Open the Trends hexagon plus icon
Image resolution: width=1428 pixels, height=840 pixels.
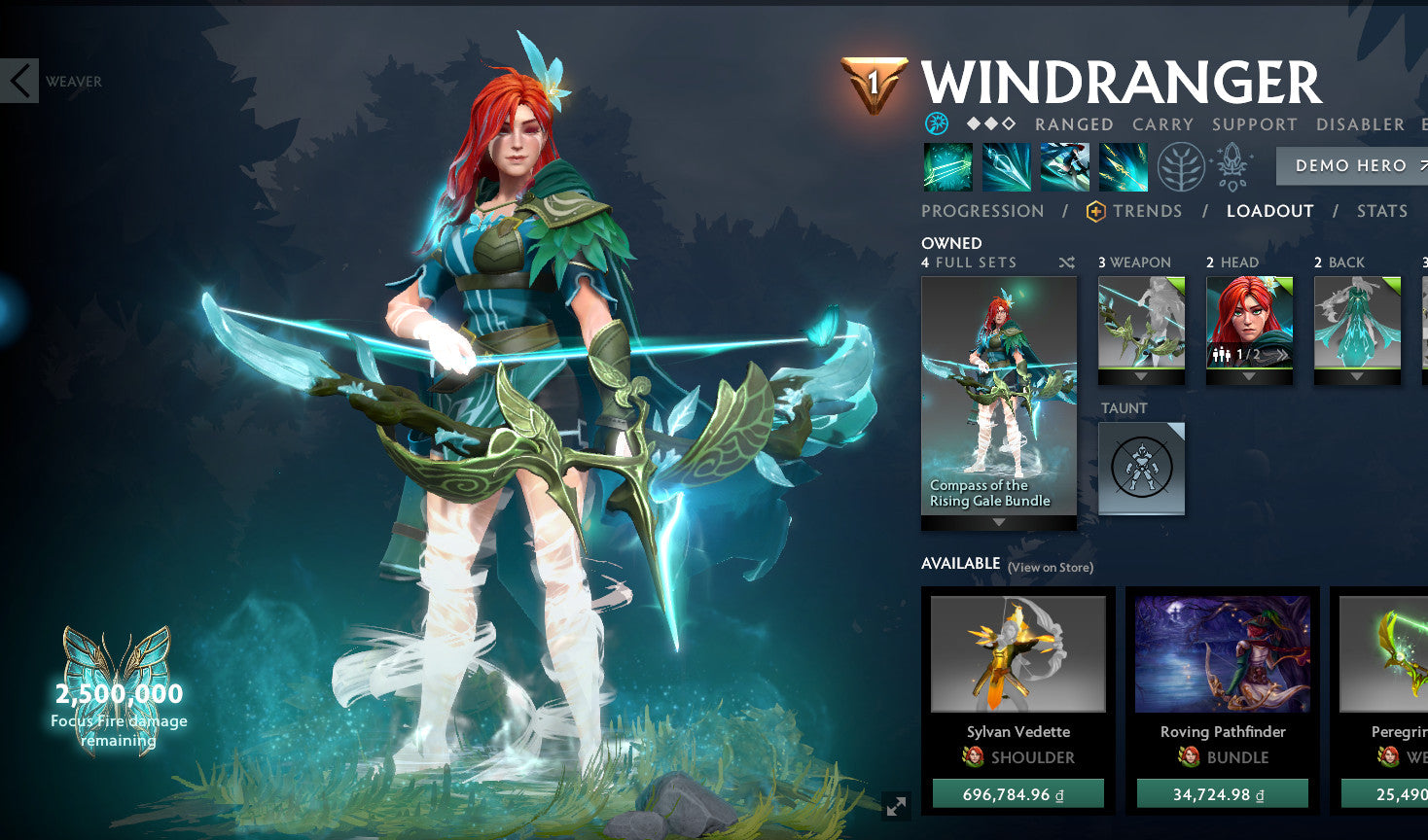[x=1094, y=210]
